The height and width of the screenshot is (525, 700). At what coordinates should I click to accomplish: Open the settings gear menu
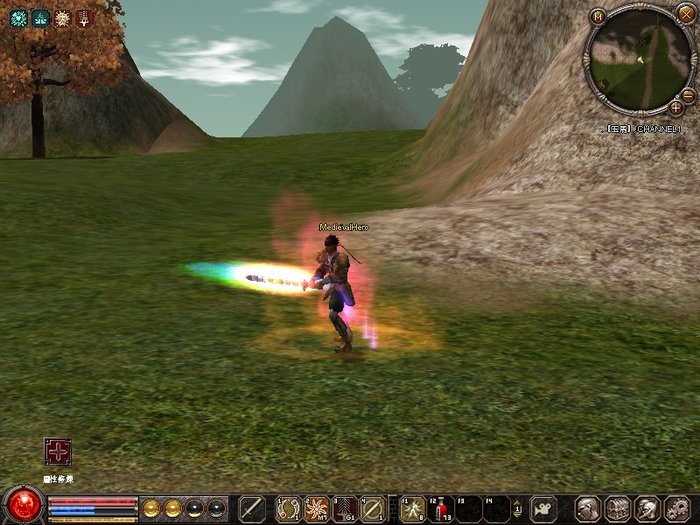[677, 508]
